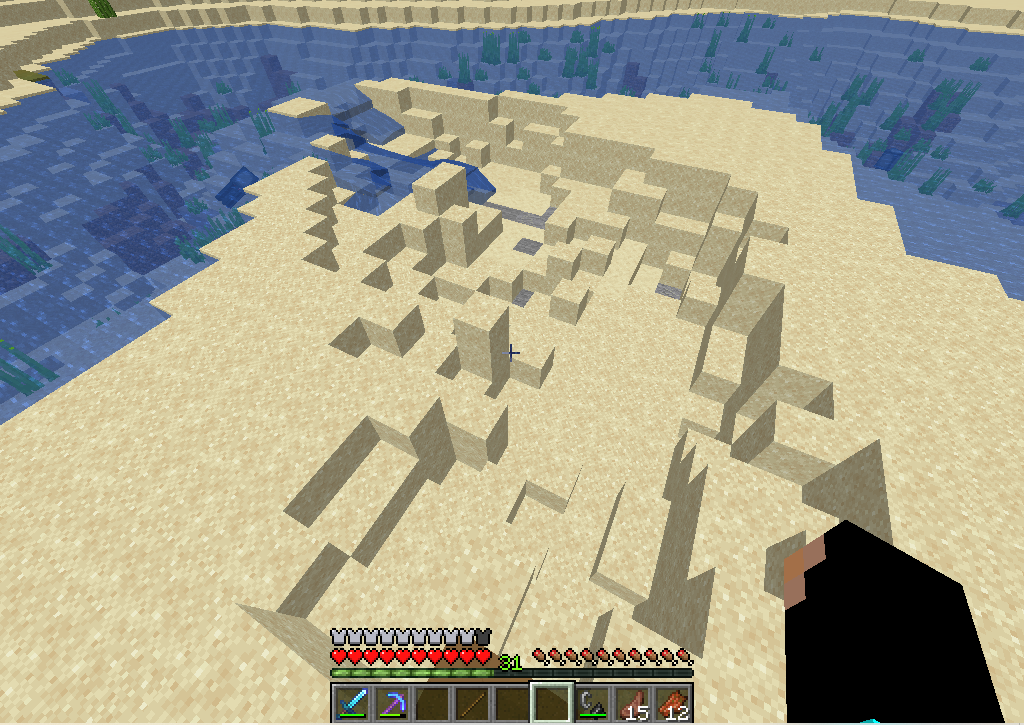
Task: Select the enchanted pickaxe hotbar slot
Action: point(391,702)
